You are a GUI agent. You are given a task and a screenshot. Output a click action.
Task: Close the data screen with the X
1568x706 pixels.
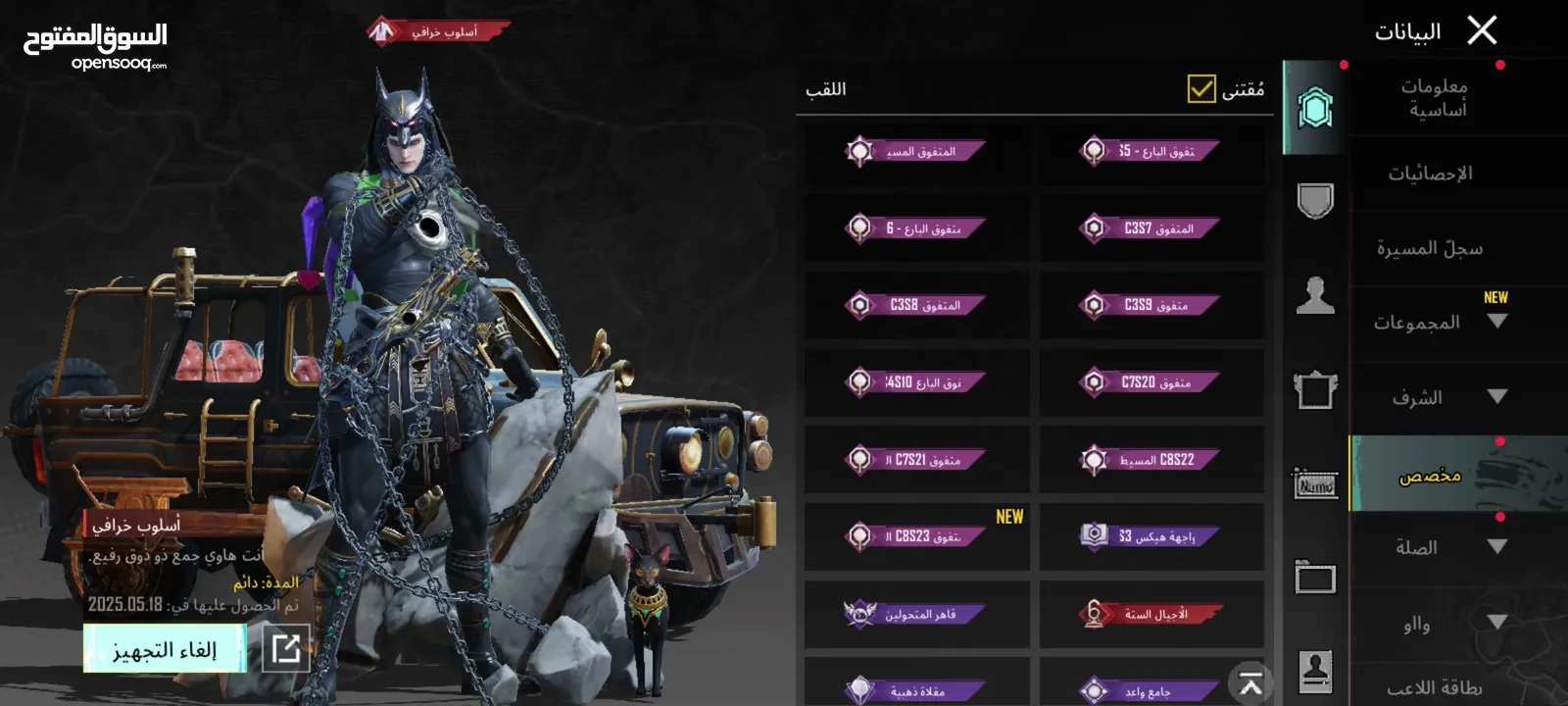1482,30
